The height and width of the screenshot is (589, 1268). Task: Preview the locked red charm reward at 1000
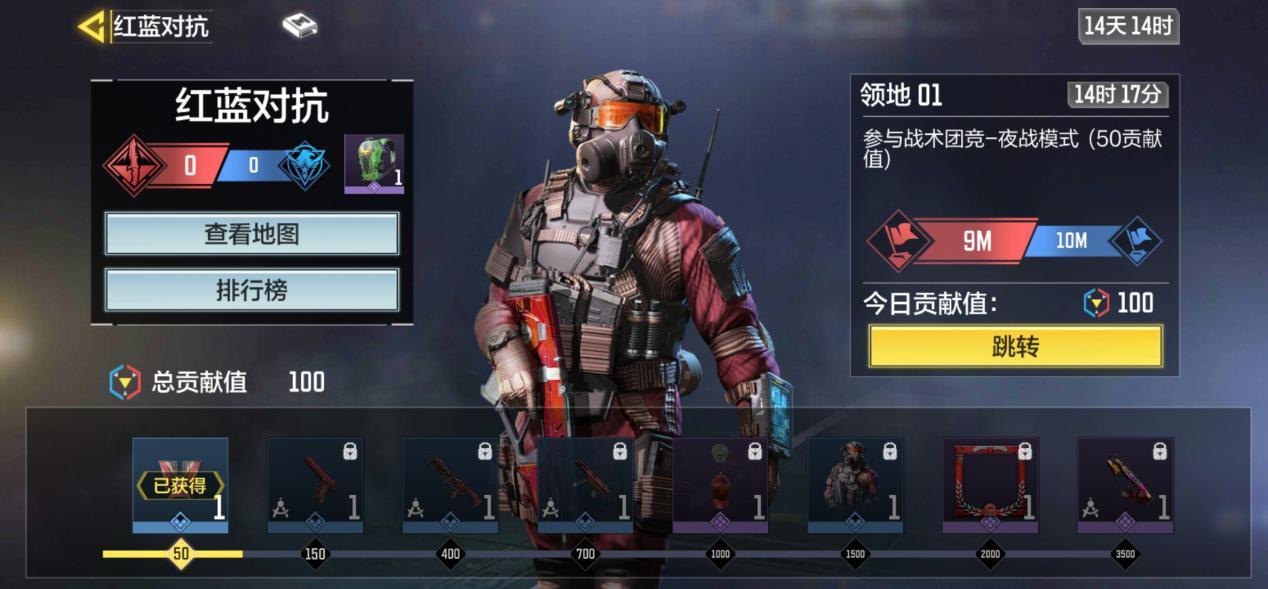tap(720, 485)
